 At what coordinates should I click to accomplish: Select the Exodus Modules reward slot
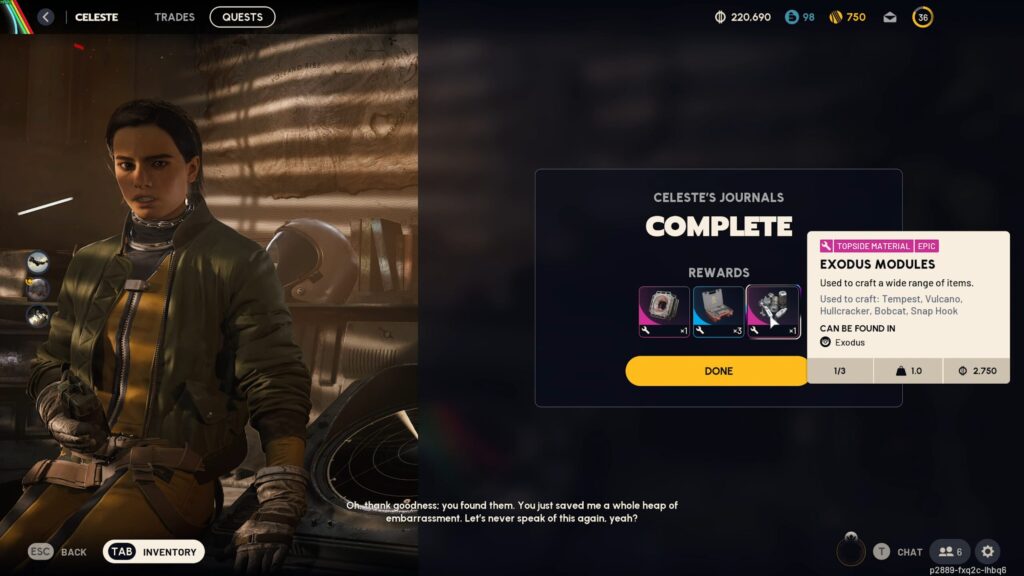coord(773,311)
